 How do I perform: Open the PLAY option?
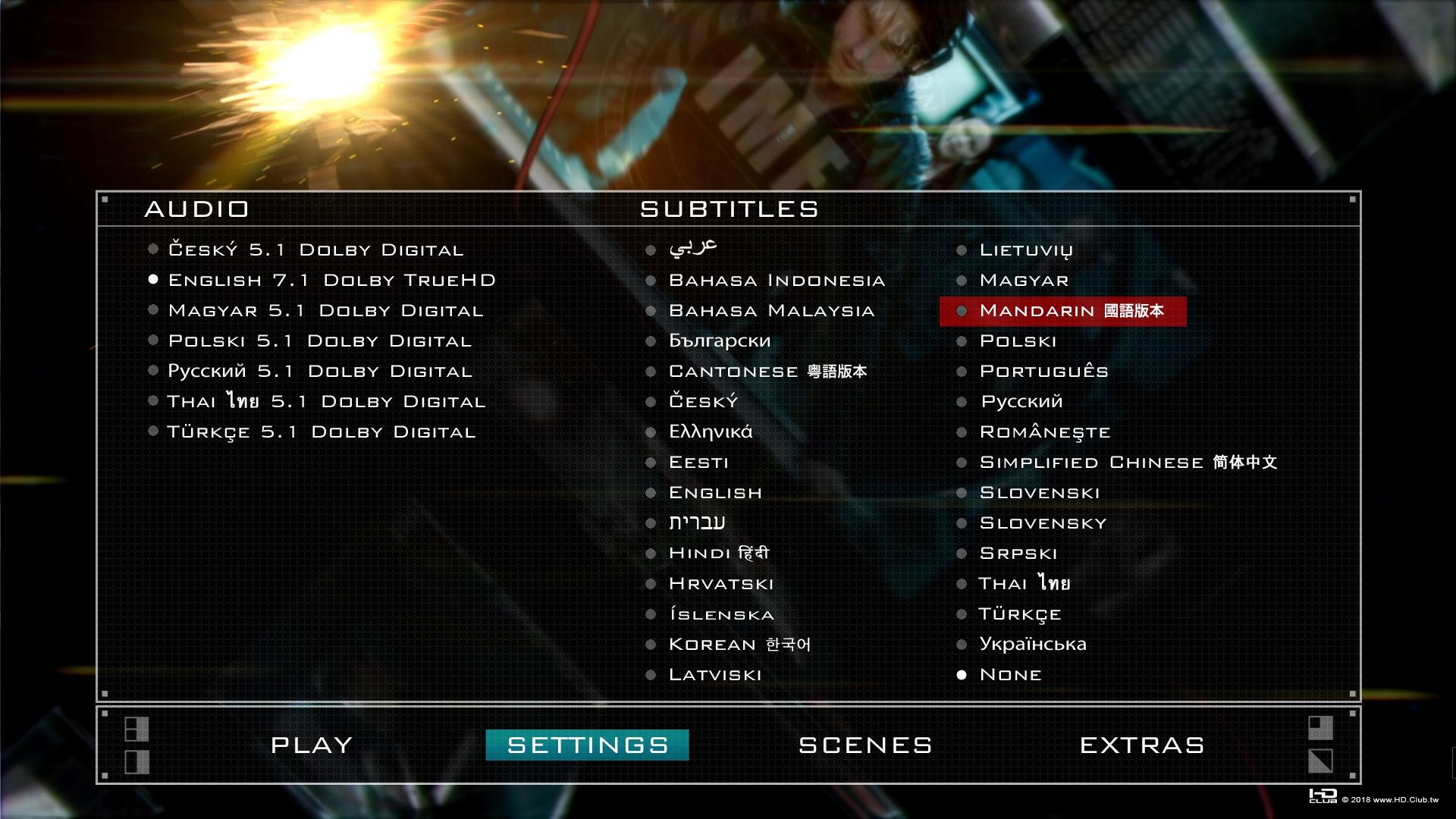pos(312,745)
